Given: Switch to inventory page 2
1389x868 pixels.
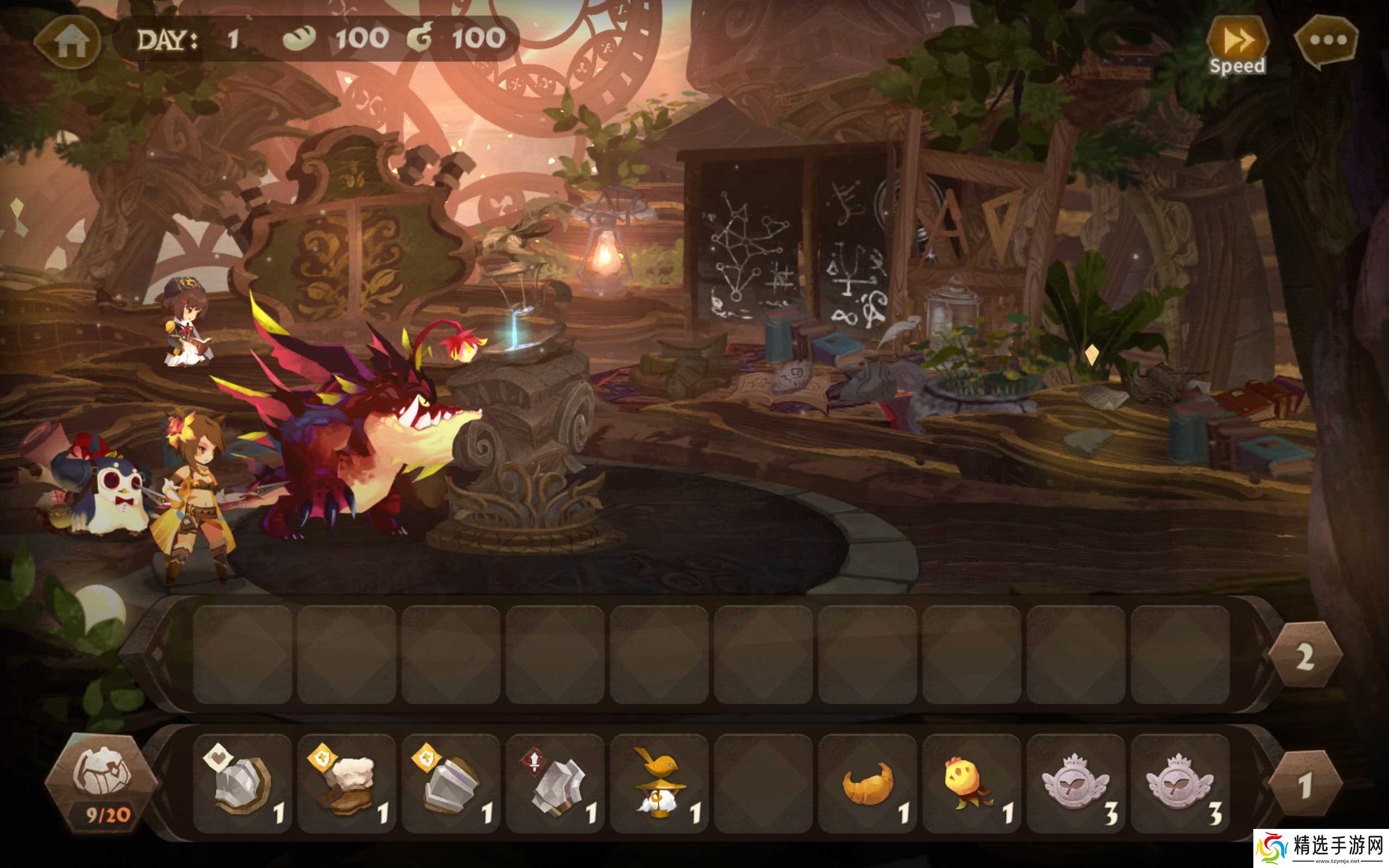Looking at the screenshot, I should point(1304,655).
